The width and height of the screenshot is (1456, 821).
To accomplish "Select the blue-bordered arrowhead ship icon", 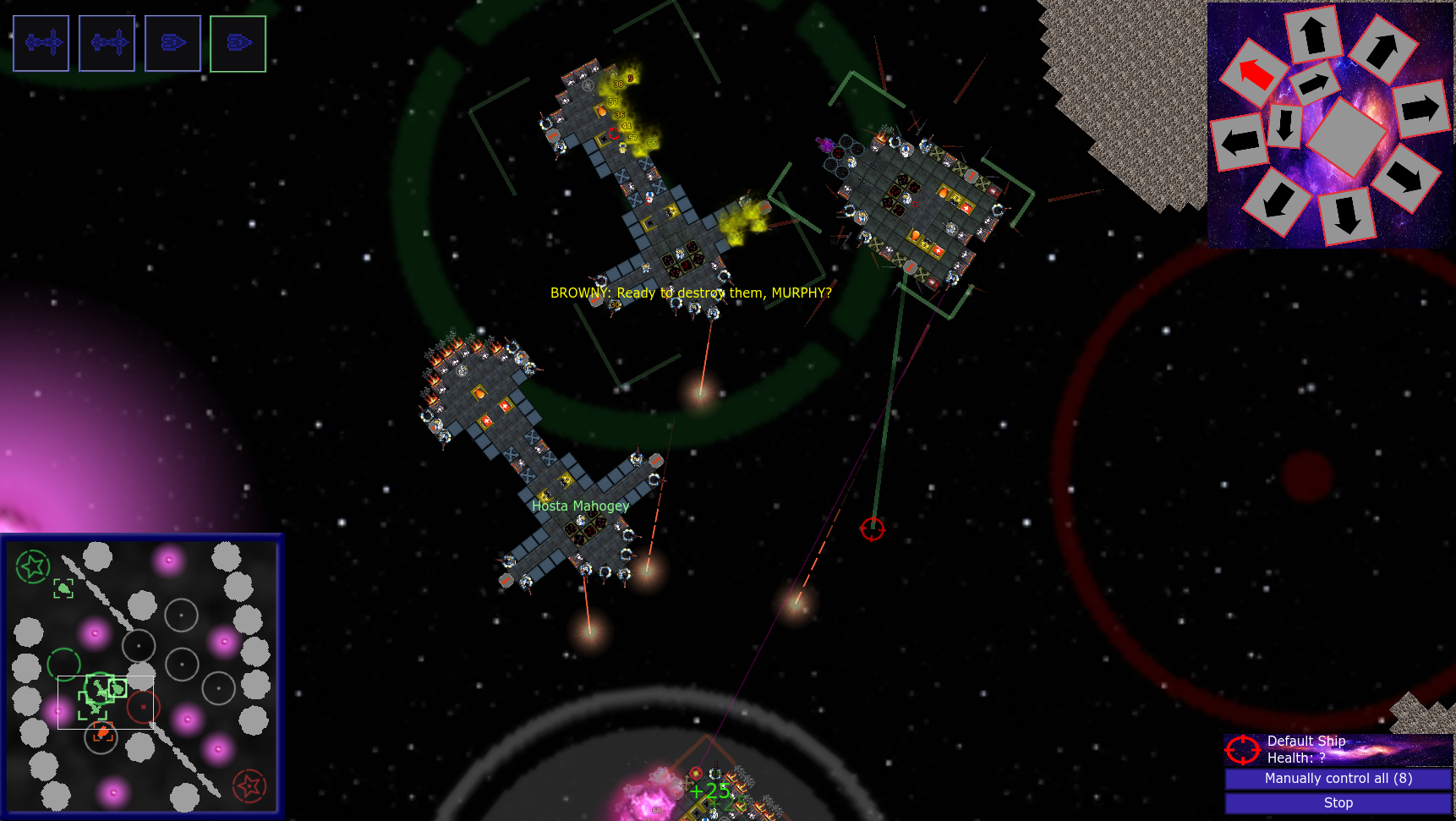I will tap(172, 43).
